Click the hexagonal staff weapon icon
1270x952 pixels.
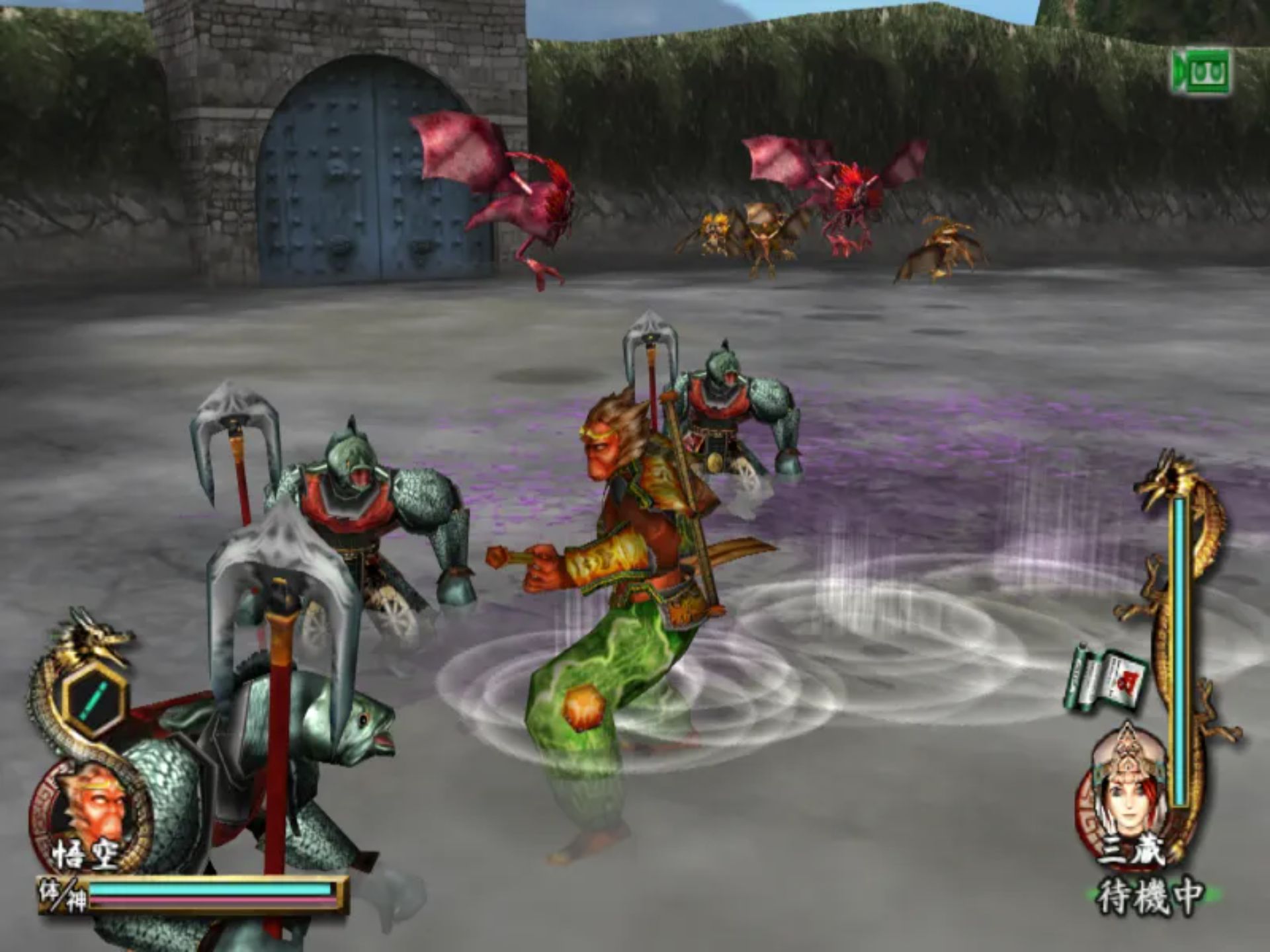tap(93, 701)
